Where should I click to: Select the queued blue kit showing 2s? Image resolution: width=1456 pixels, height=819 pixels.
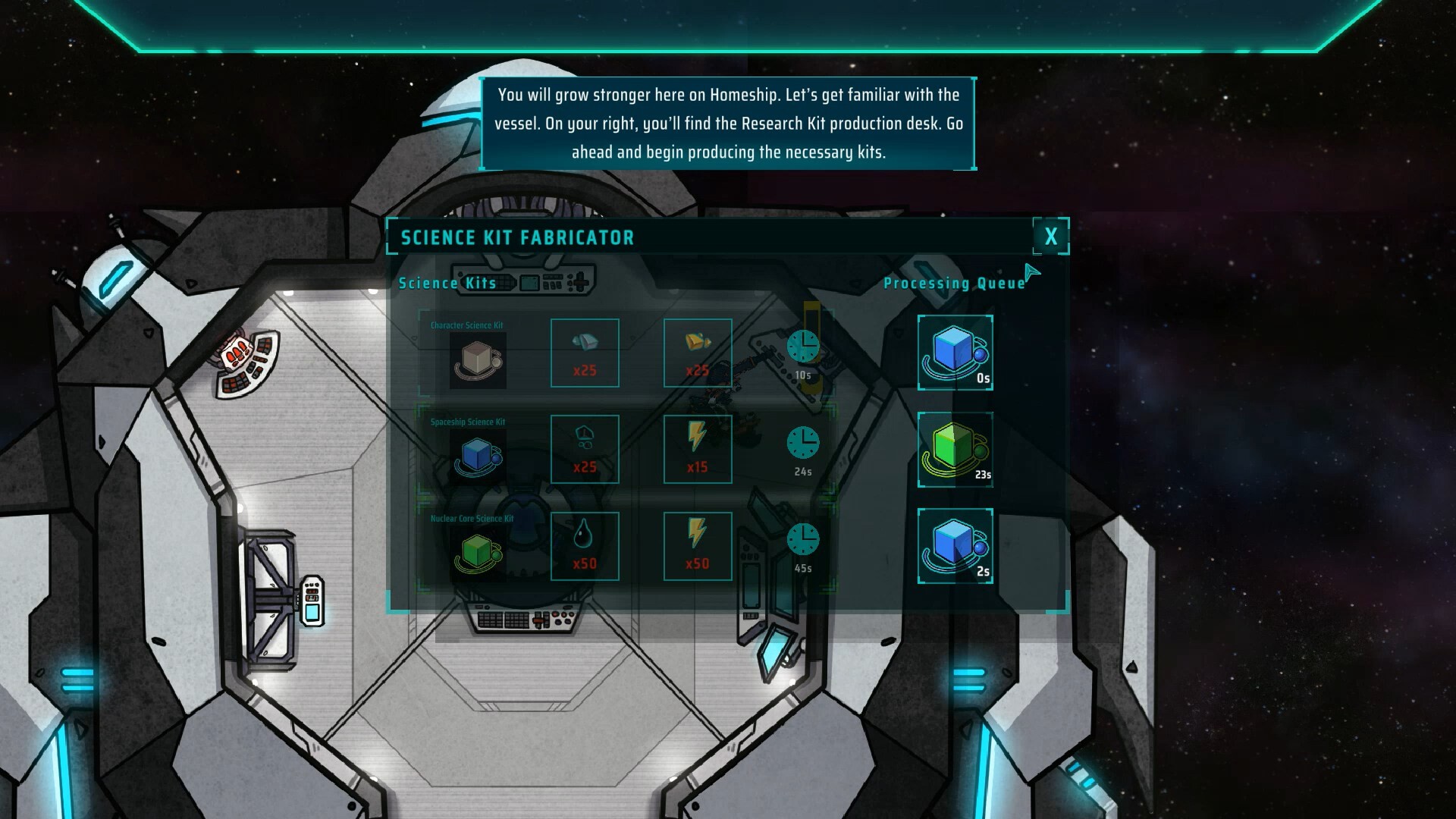click(x=955, y=546)
